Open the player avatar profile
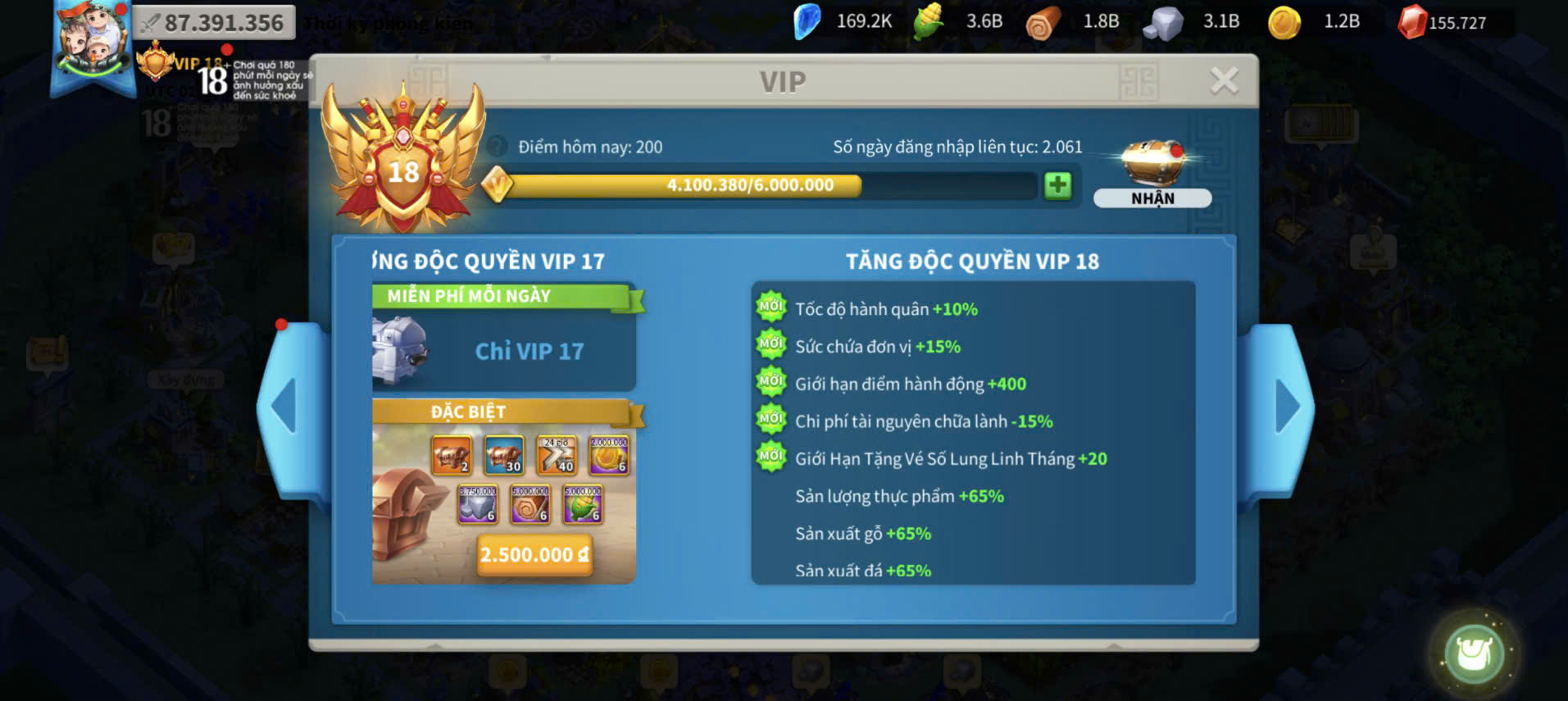1568x701 pixels. [92, 43]
